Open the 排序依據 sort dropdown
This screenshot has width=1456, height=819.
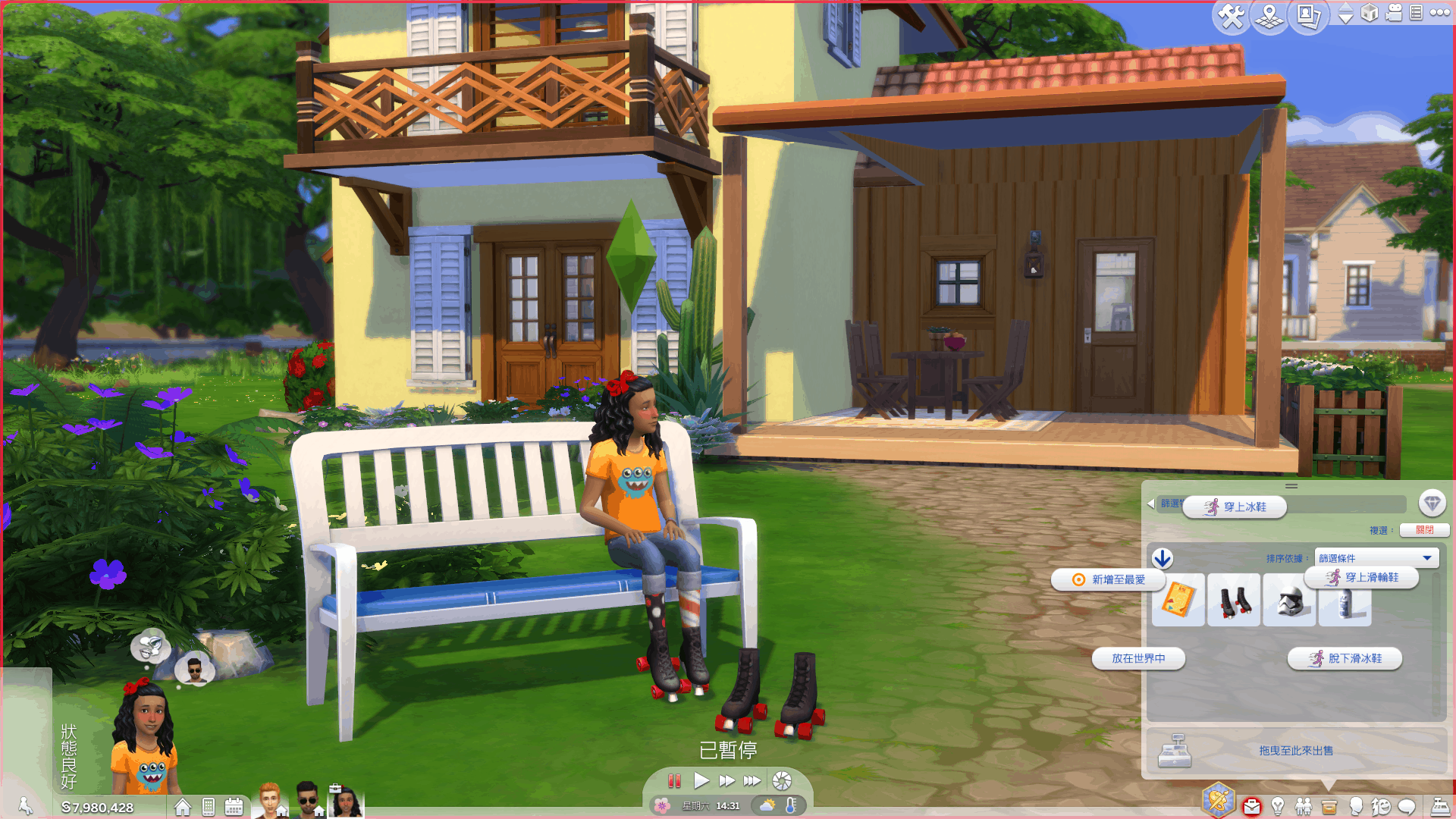click(x=1376, y=558)
